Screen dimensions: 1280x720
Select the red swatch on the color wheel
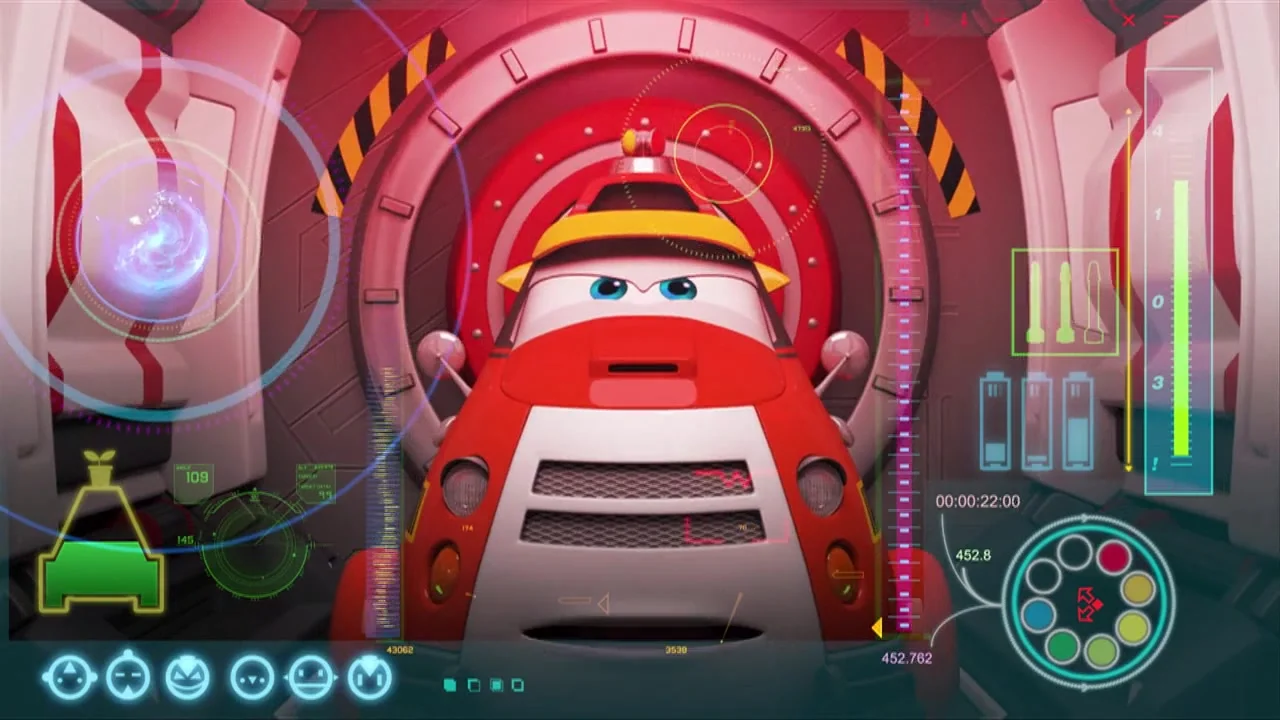[1113, 558]
